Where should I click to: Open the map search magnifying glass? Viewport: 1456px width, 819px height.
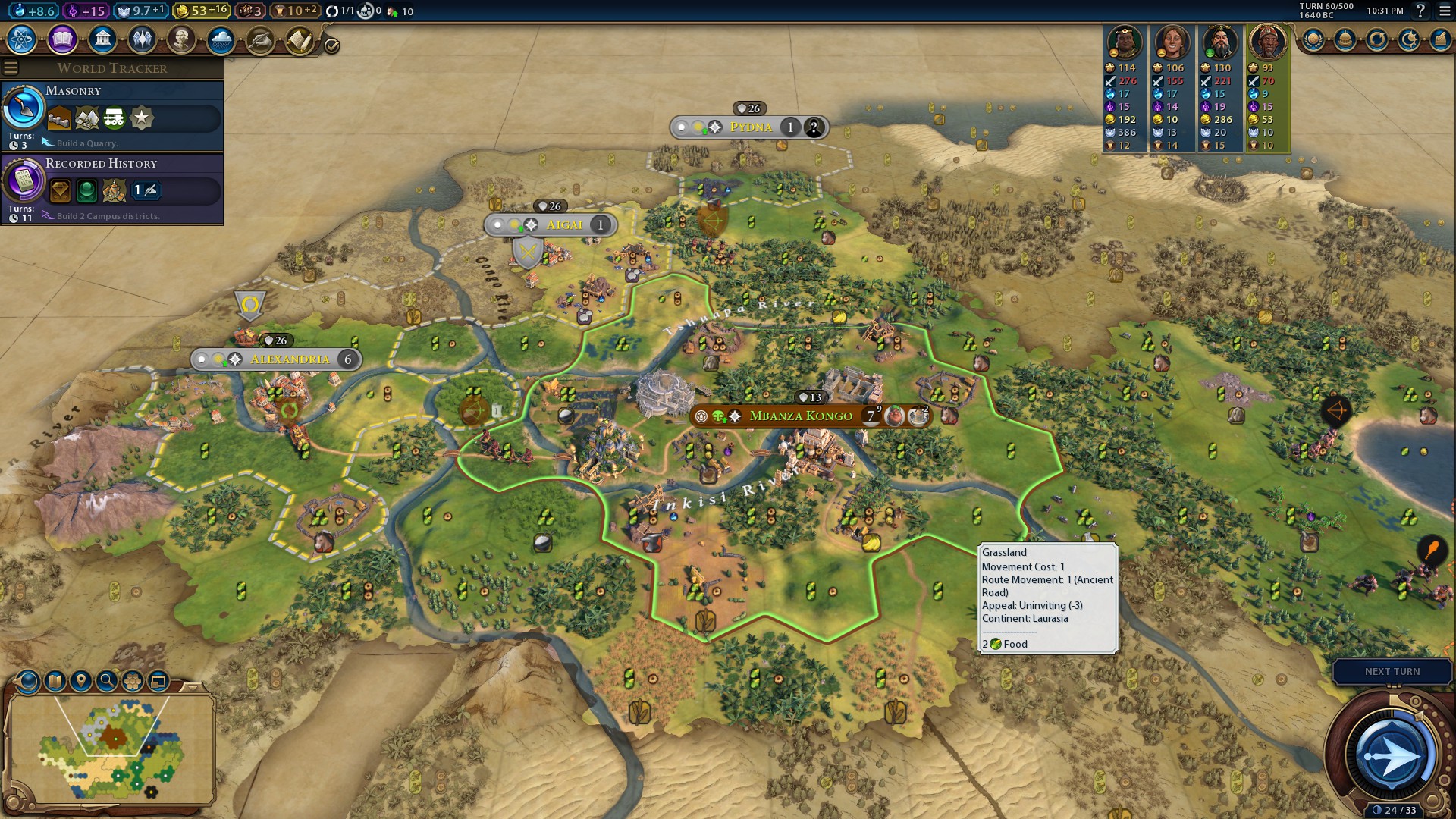107,680
